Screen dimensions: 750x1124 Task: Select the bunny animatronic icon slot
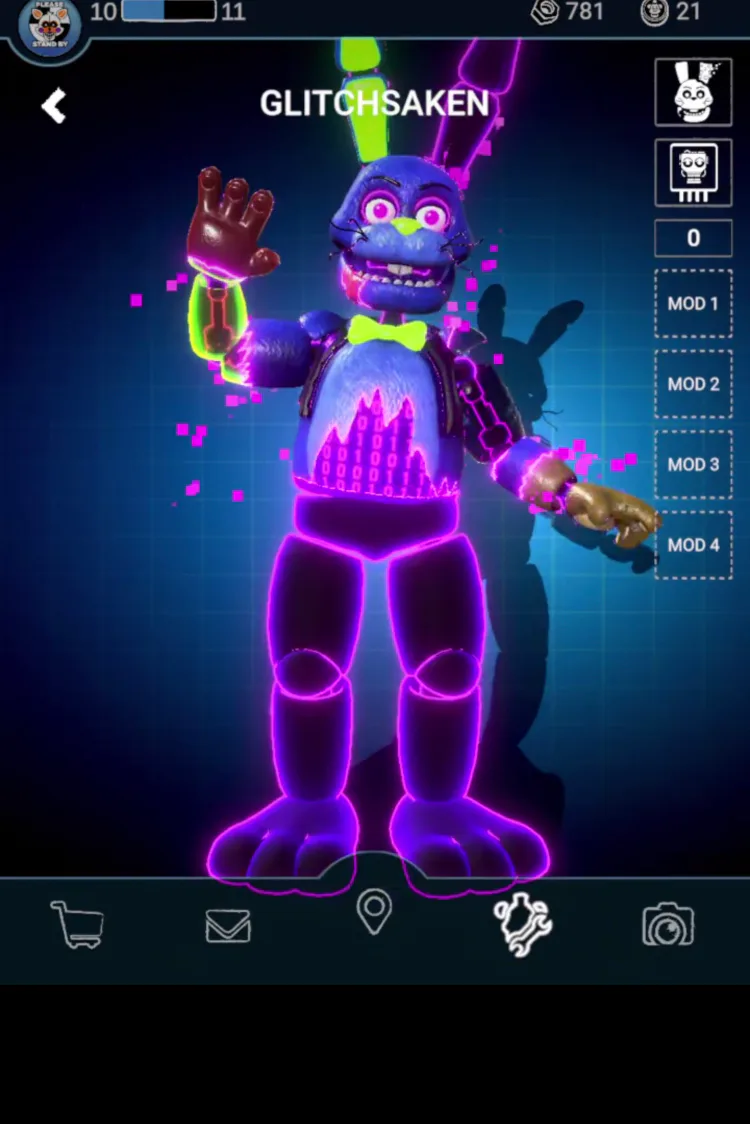click(x=693, y=92)
